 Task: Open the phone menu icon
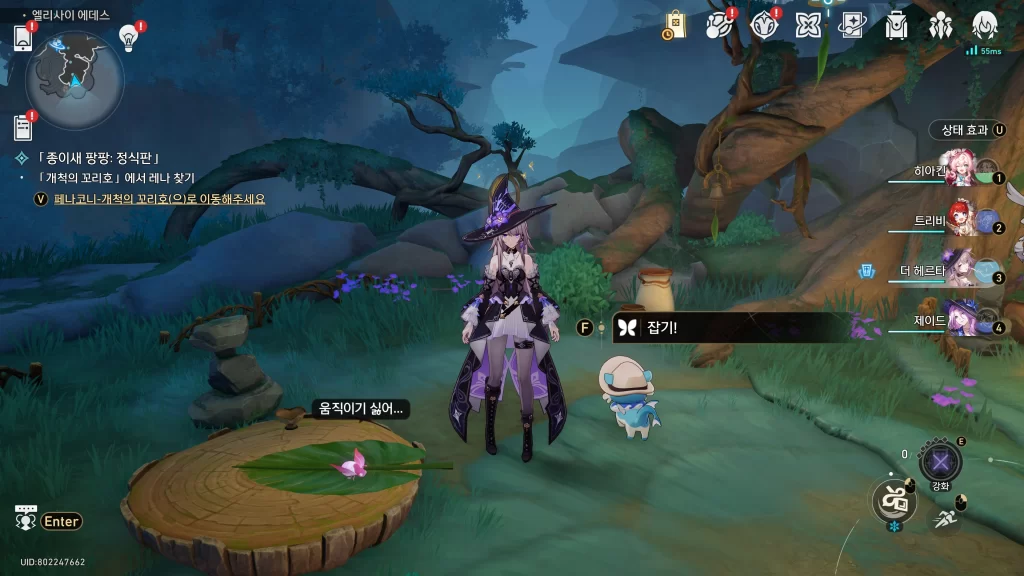tap(24, 38)
